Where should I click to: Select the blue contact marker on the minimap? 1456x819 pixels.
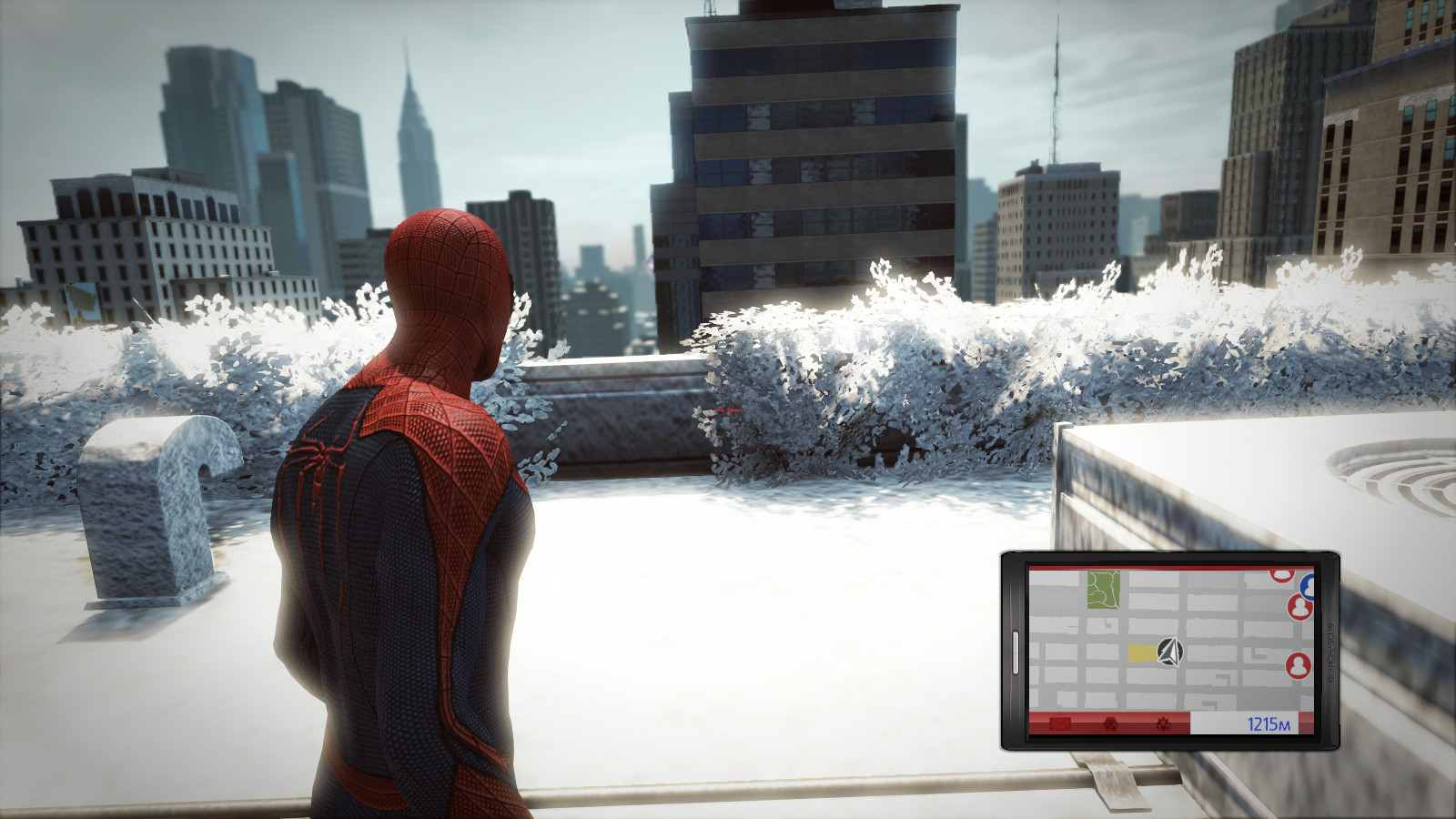tap(1307, 588)
